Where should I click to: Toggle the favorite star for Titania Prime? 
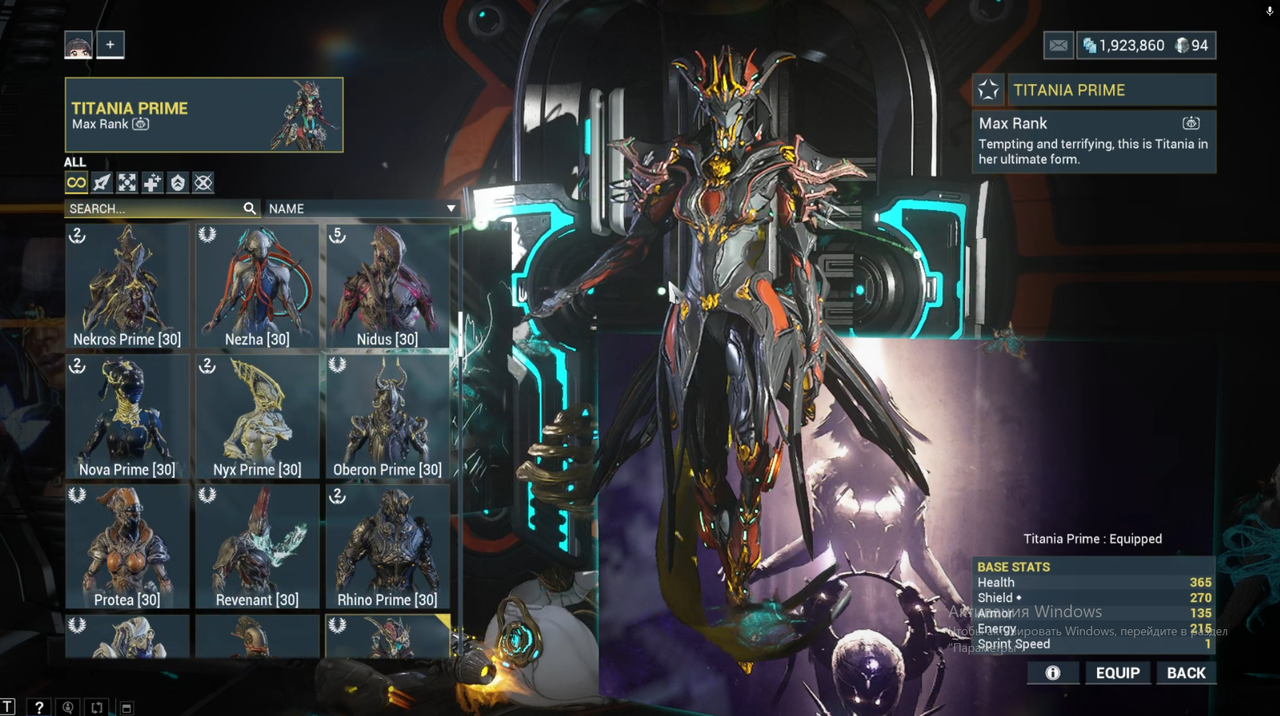coord(988,90)
